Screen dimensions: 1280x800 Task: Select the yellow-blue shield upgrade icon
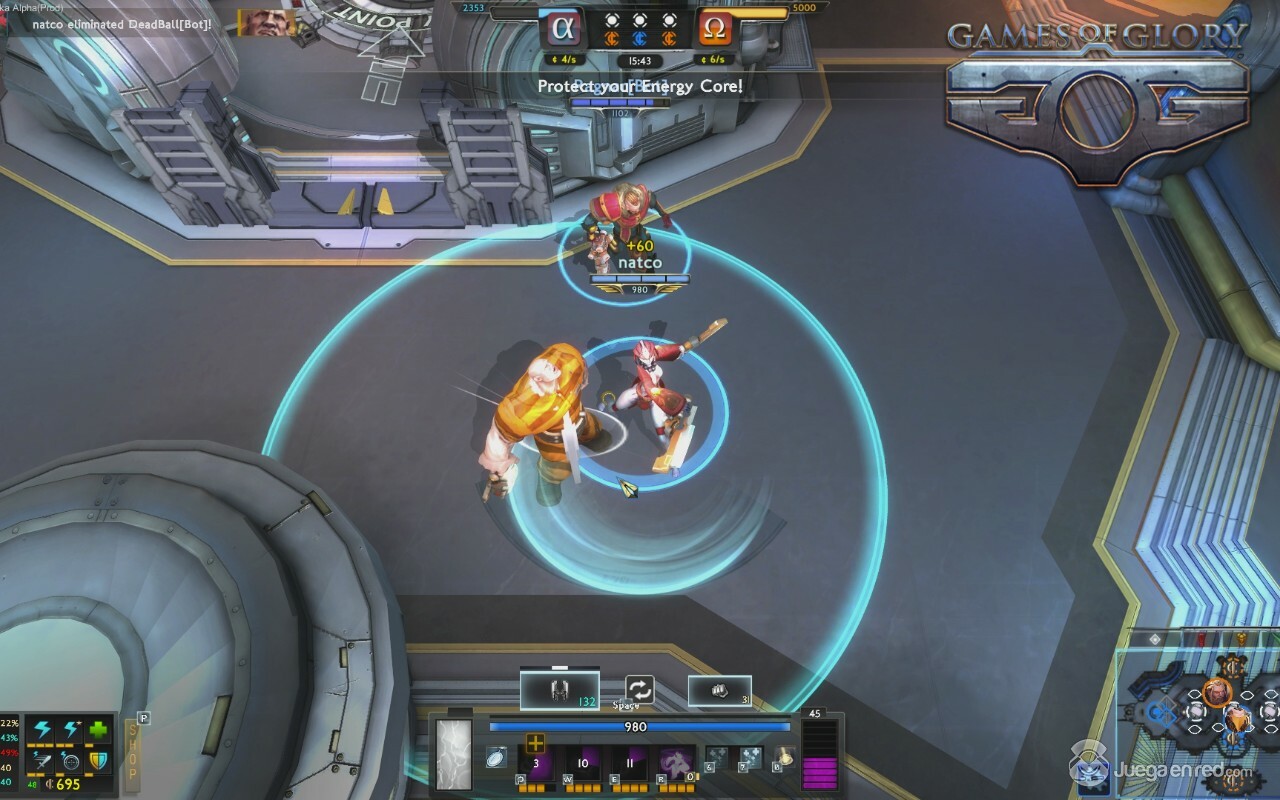[x=97, y=762]
